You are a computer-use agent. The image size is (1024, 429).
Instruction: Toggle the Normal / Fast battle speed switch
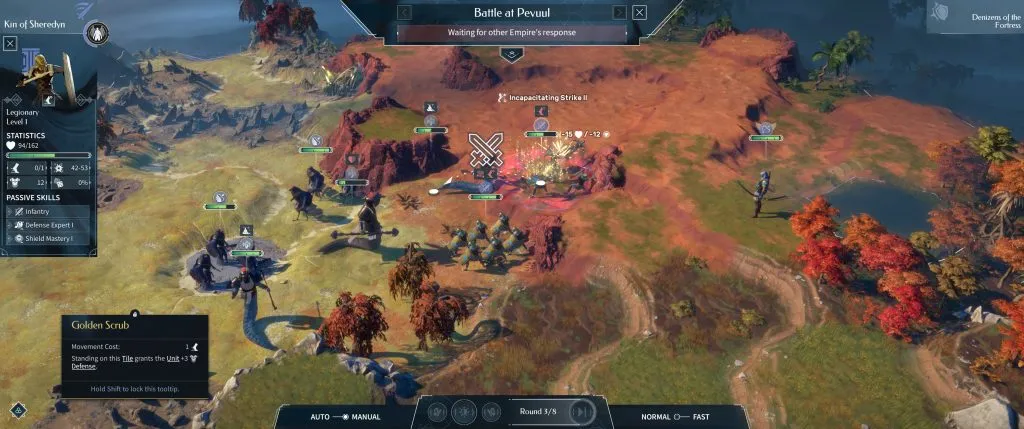(x=678, y=414)
